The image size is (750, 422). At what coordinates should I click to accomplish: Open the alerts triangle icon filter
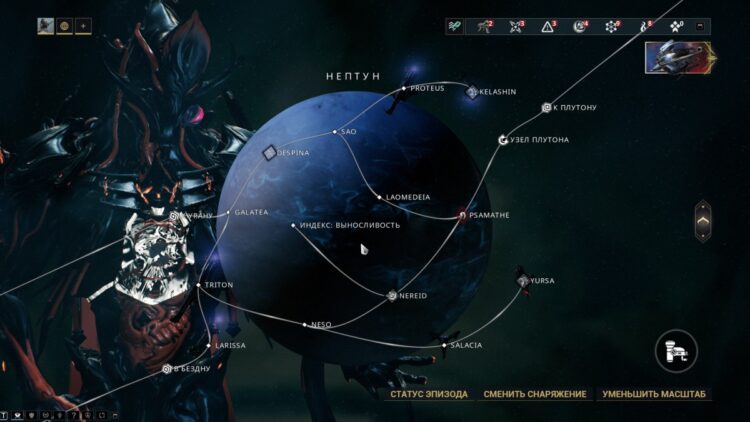click(549, 26)
